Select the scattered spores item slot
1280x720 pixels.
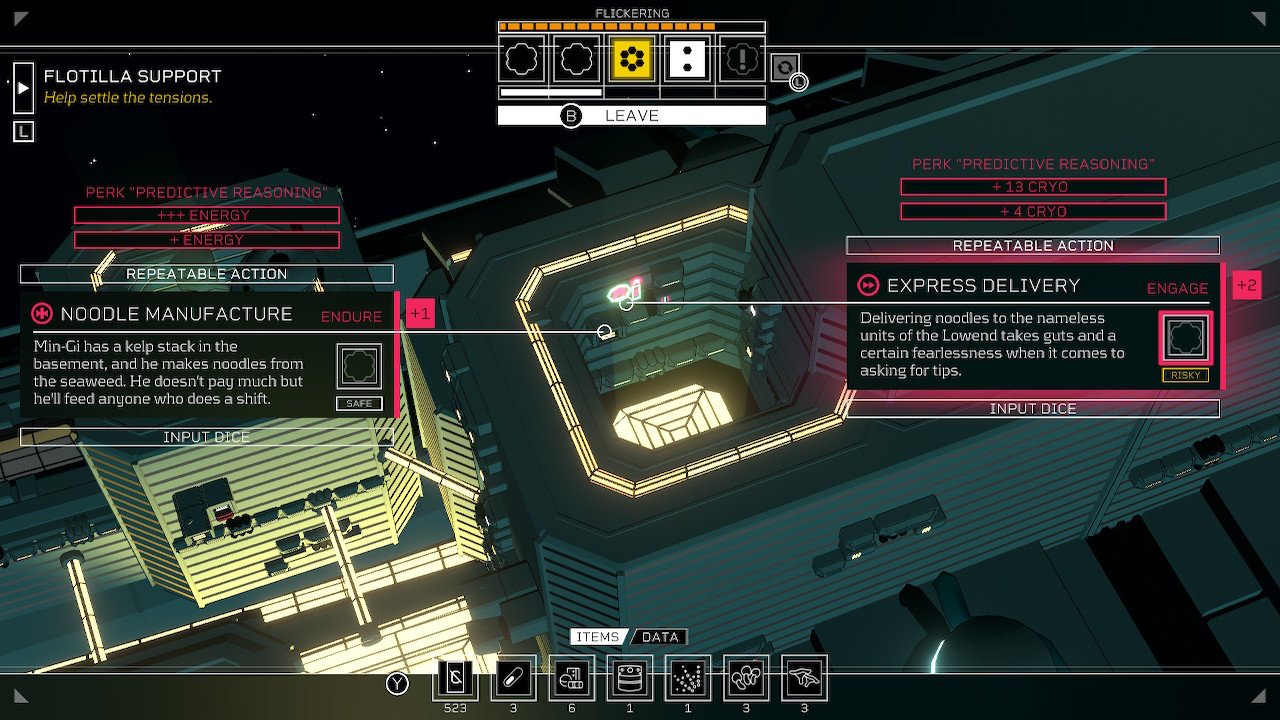(688, 680)
